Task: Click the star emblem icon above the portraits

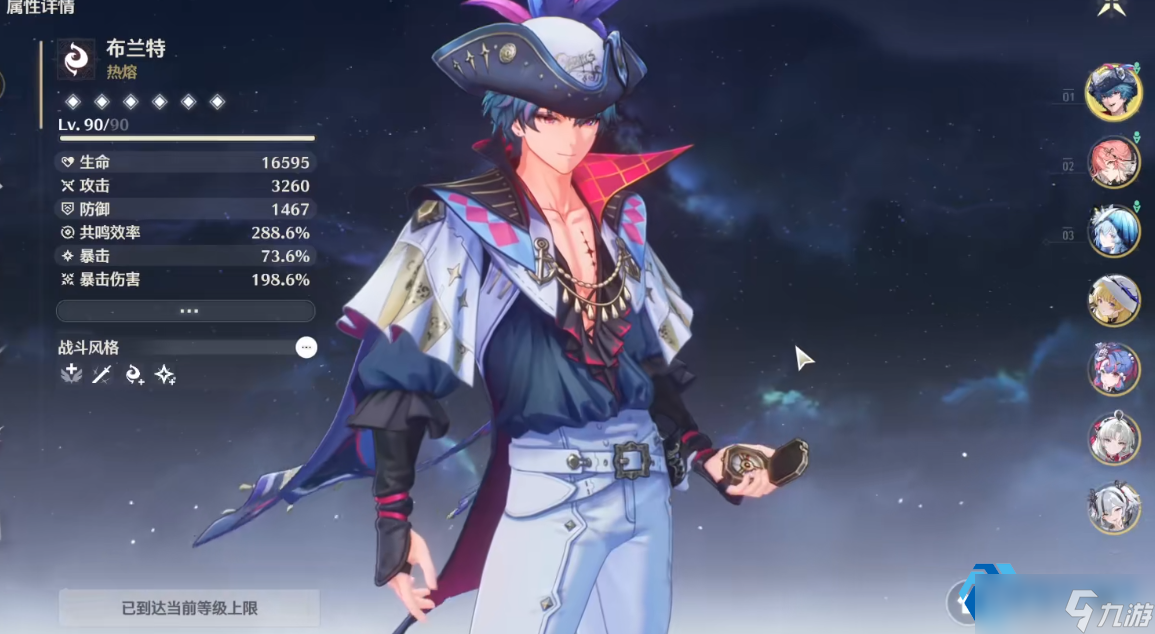Action: point(1112,8)
